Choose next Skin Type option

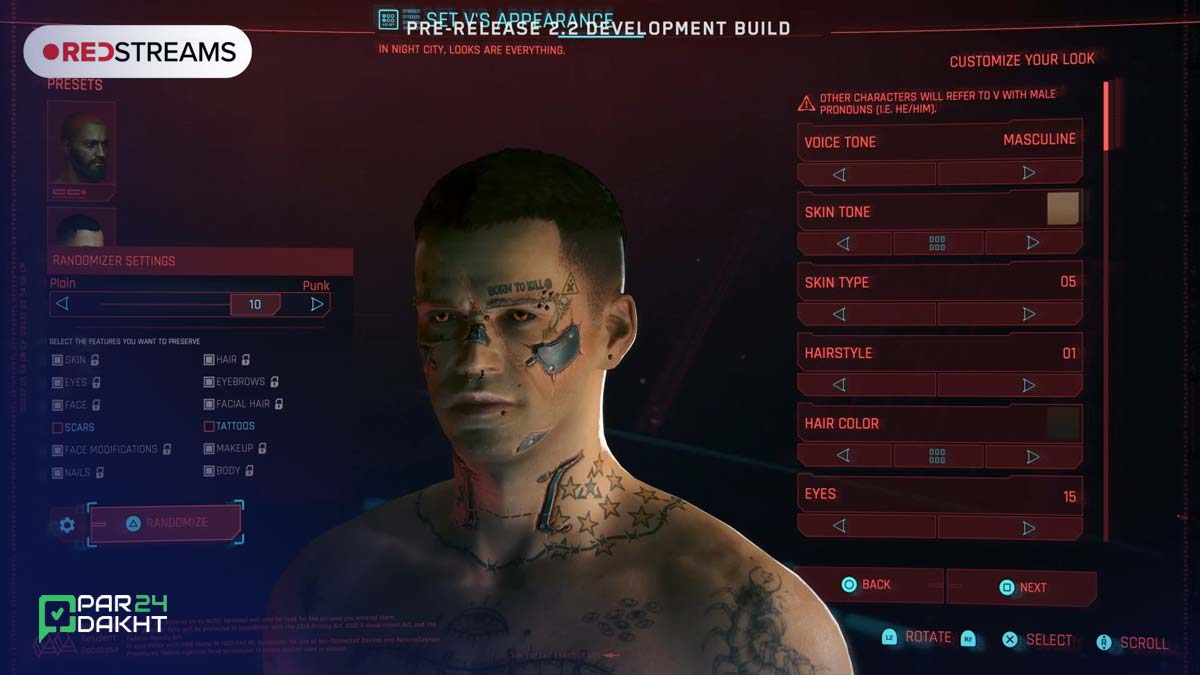(1029, 314)
